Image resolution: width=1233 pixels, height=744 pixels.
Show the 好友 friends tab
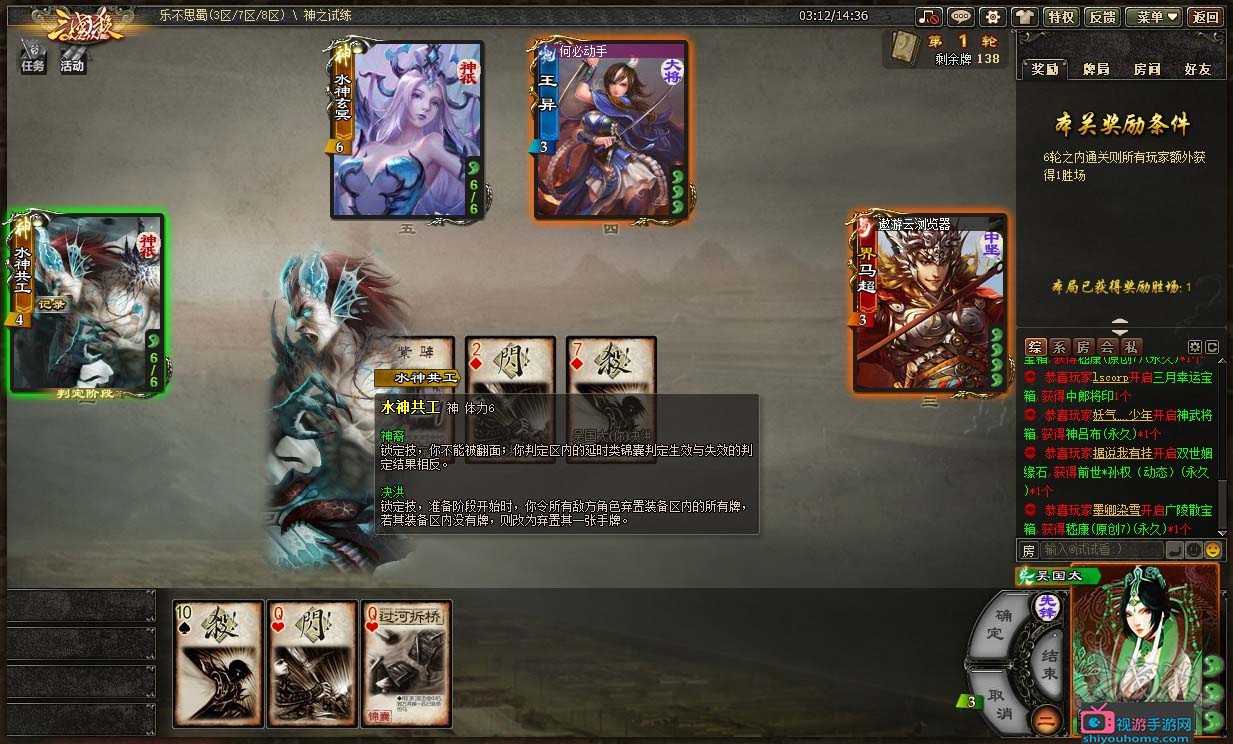(x=1197, y=69)
